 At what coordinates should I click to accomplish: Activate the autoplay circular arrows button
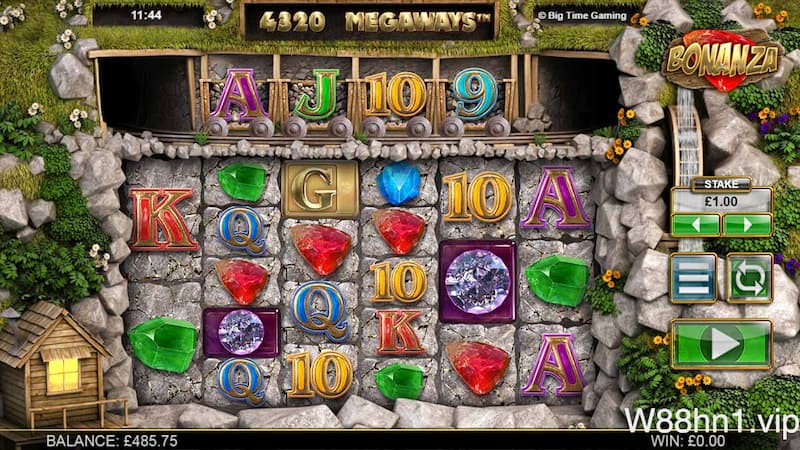point(749,278)
